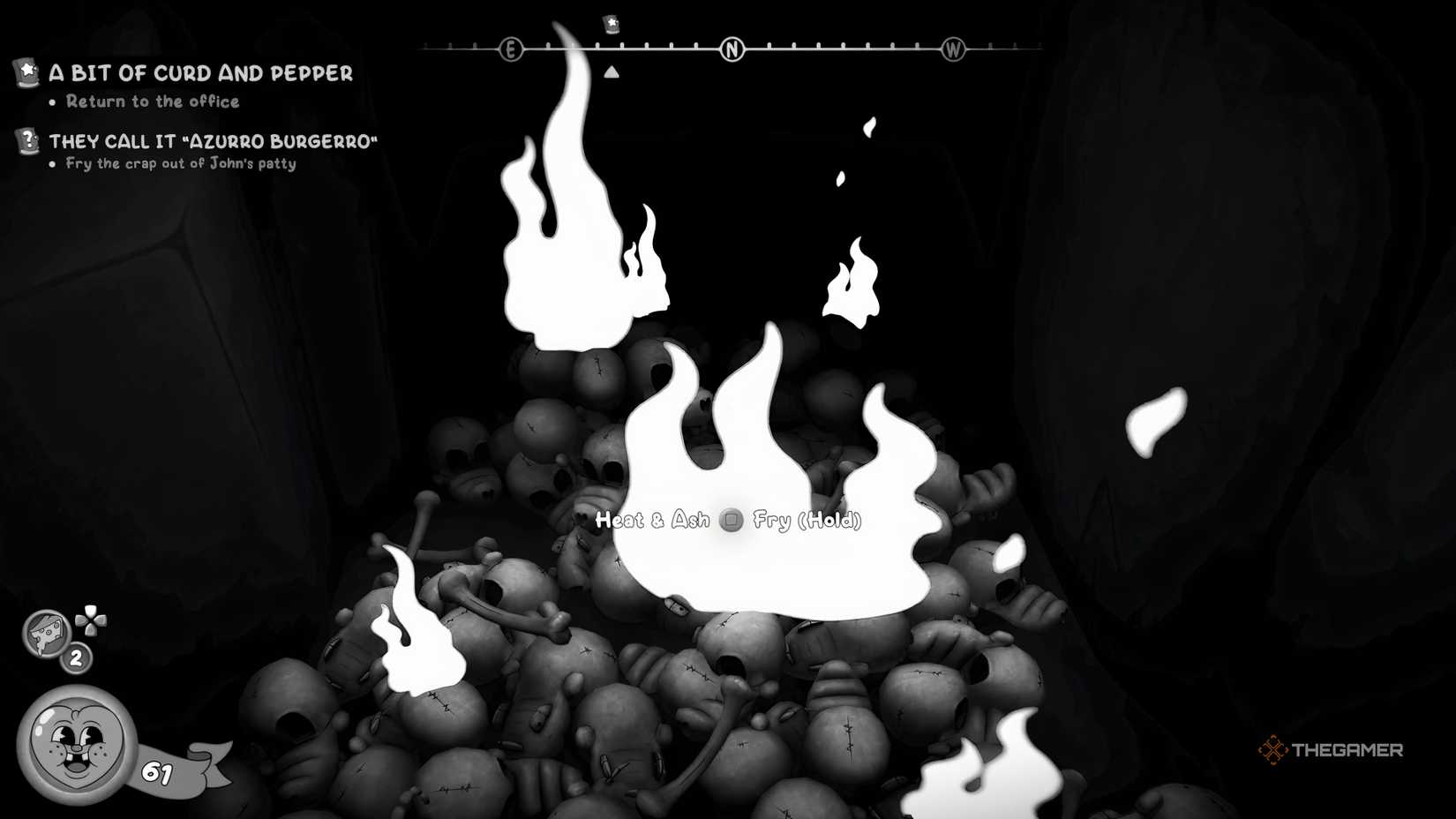Click the square button prompt next to Fry

click(731, 522)
